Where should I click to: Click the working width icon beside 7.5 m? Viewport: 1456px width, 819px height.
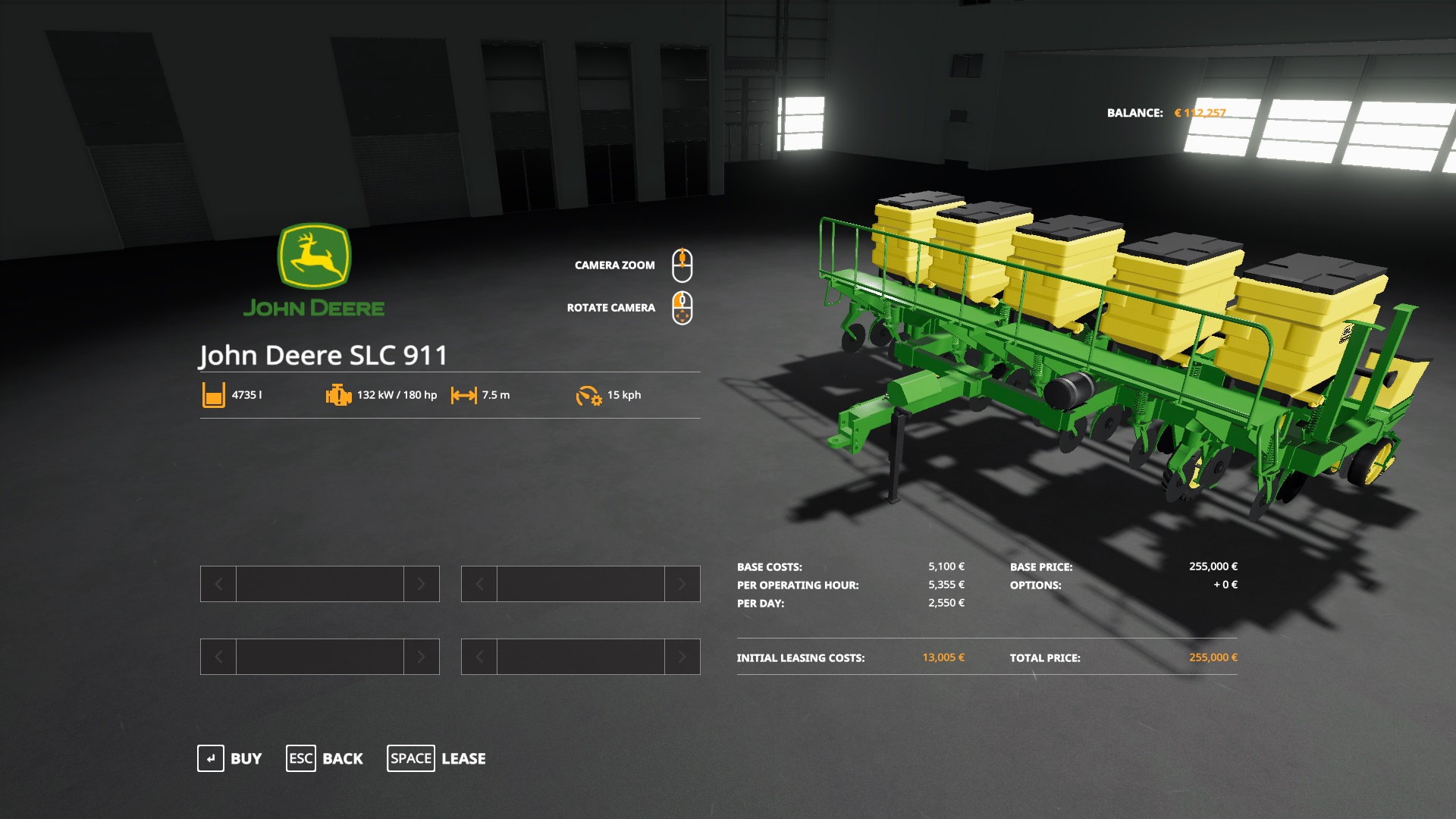click(465, 394)
